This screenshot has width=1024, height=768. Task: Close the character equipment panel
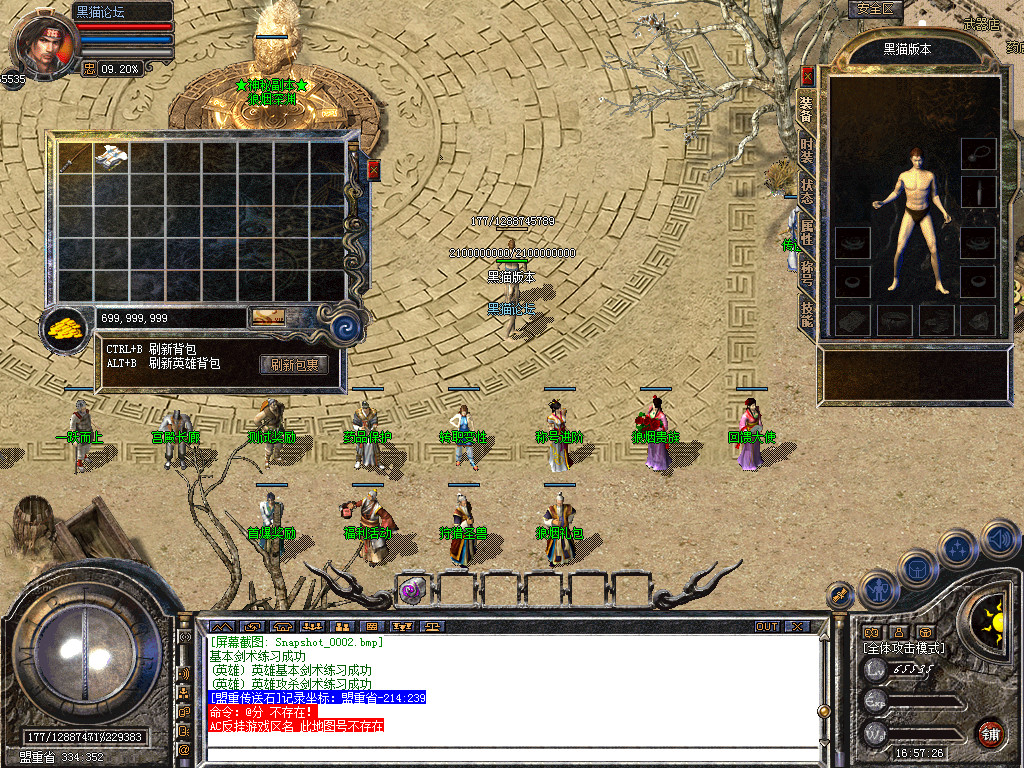pyautogui.click(x=807, y=75)
